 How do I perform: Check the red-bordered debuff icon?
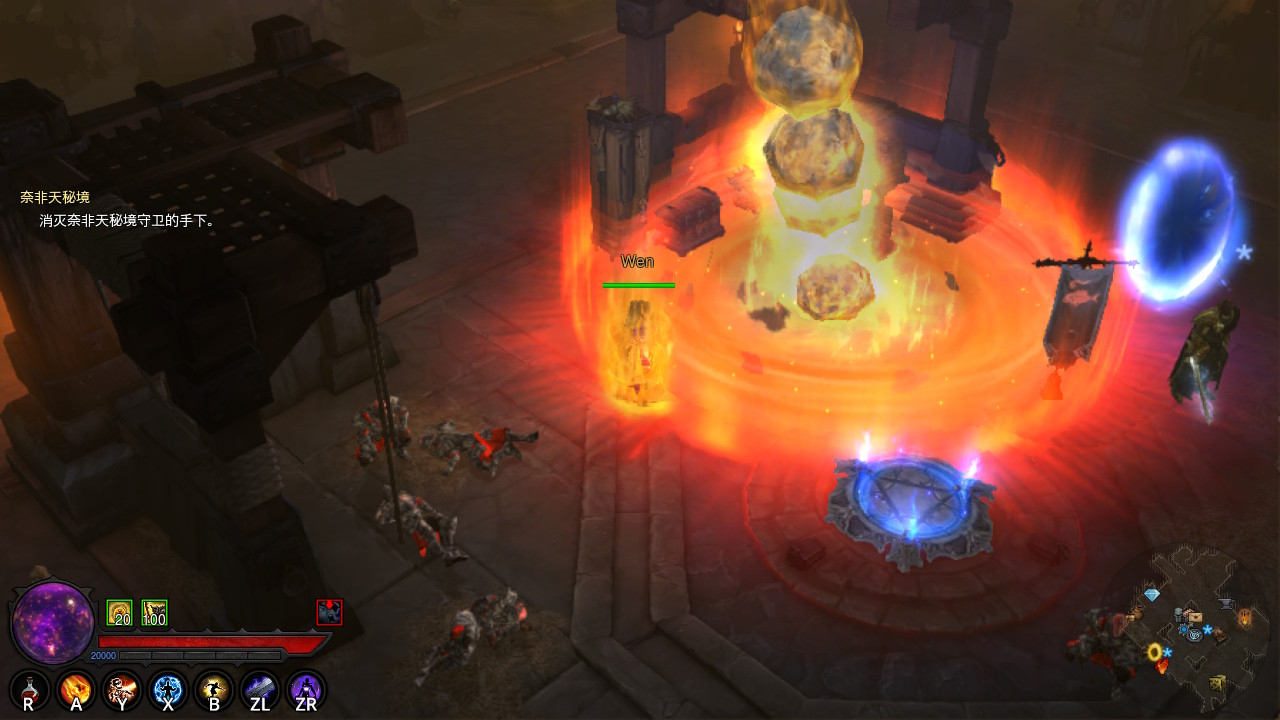329,612
